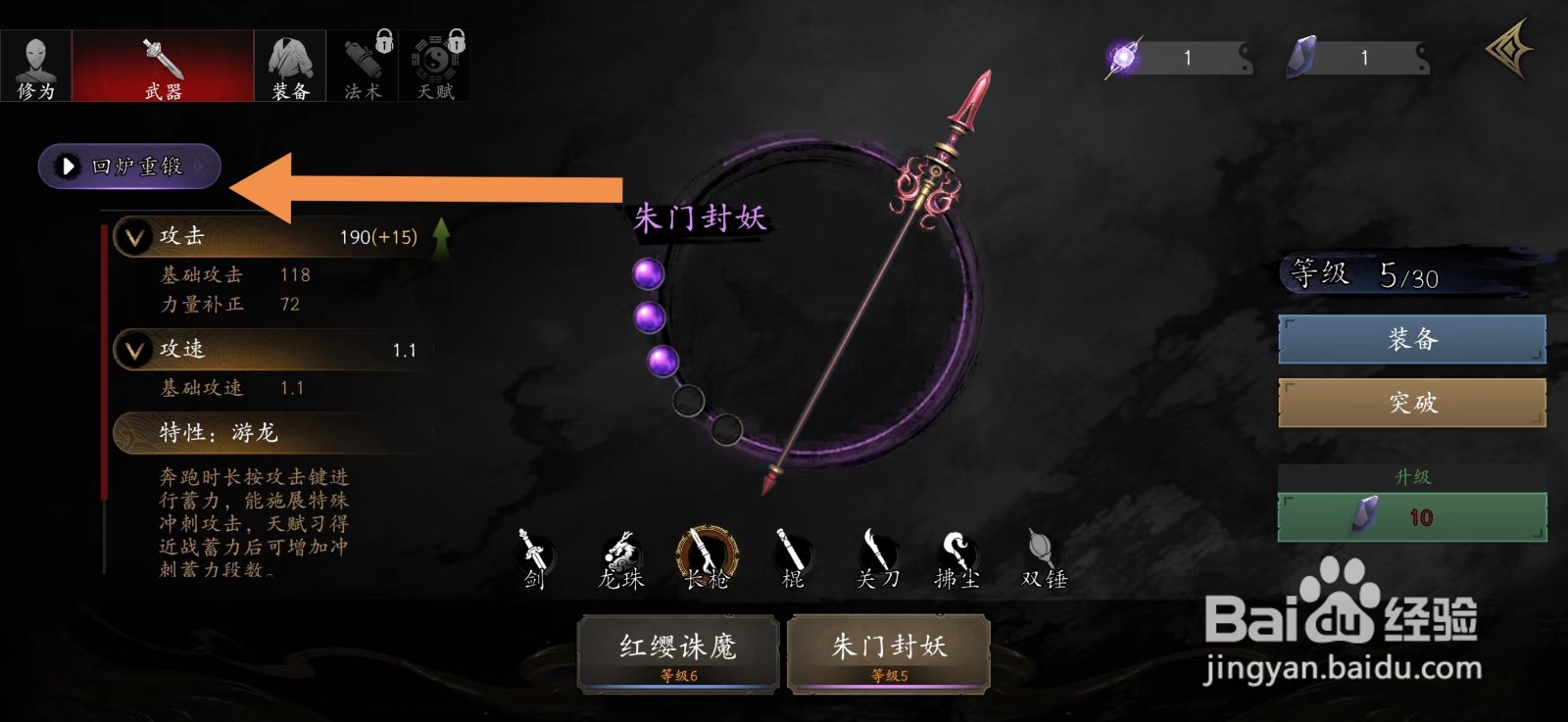This screenshot has width=1568, height=722.
Task: Switch to the 修为 cultivation tab
Action: [36, 65]
